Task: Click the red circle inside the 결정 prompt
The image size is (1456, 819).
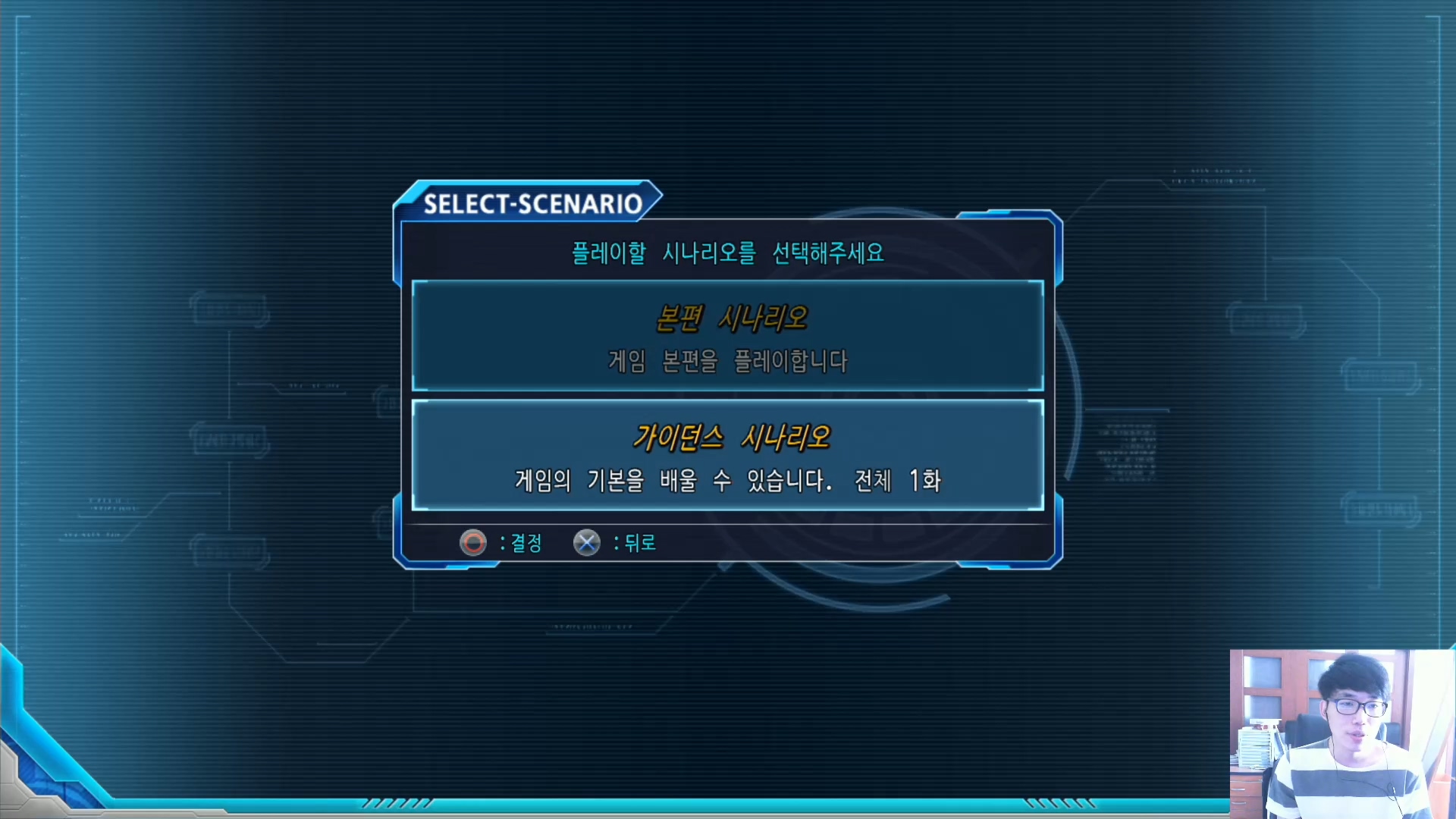Action: 472,542
